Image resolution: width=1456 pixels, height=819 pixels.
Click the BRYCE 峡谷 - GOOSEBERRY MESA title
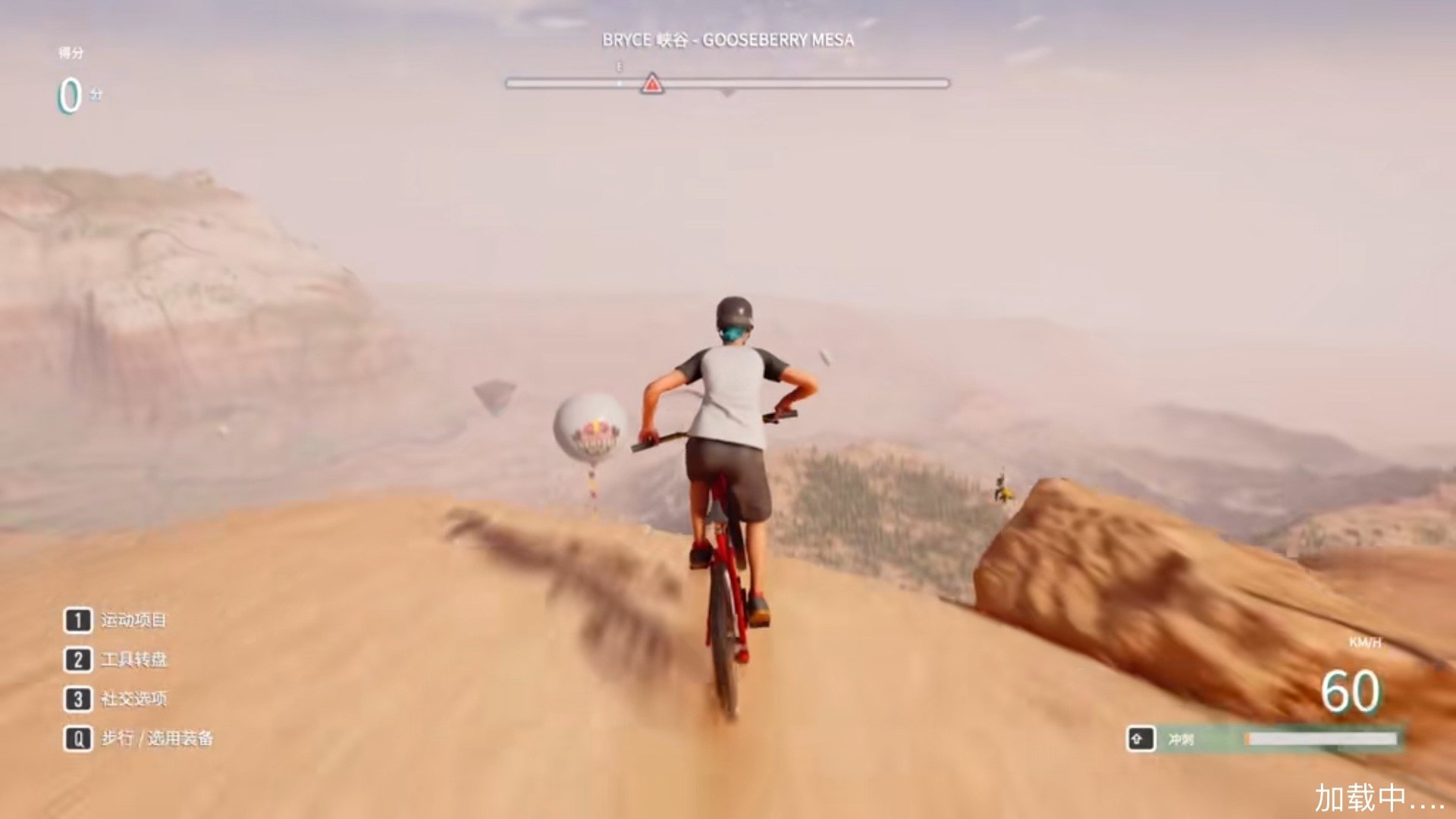[x=726, y=40]
